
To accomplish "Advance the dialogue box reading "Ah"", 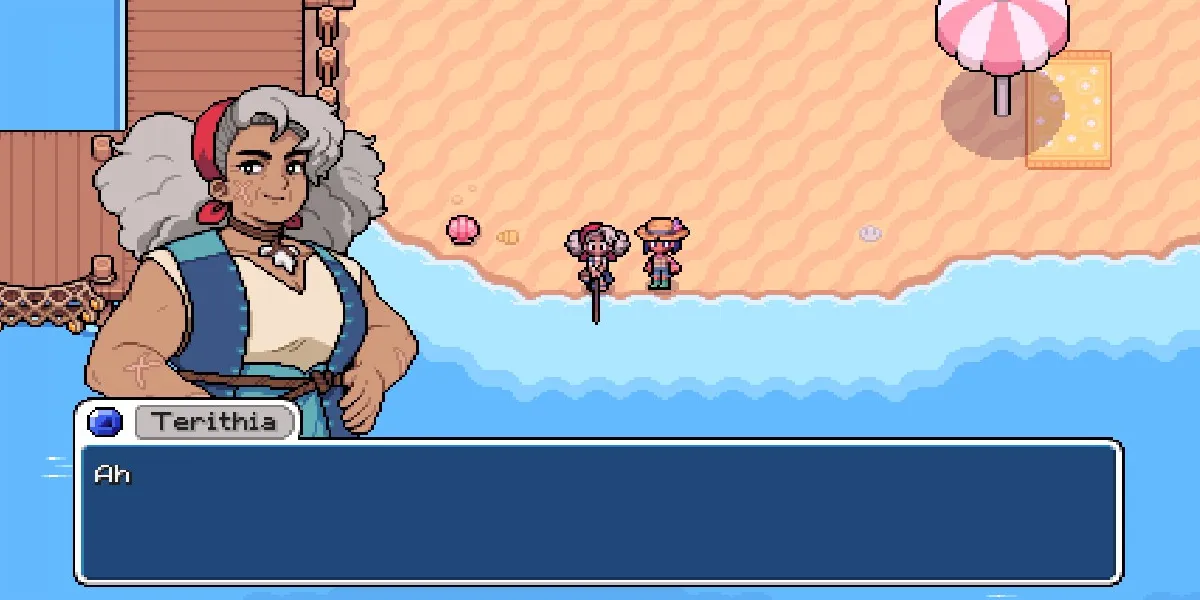I will (x=598, y=511).
